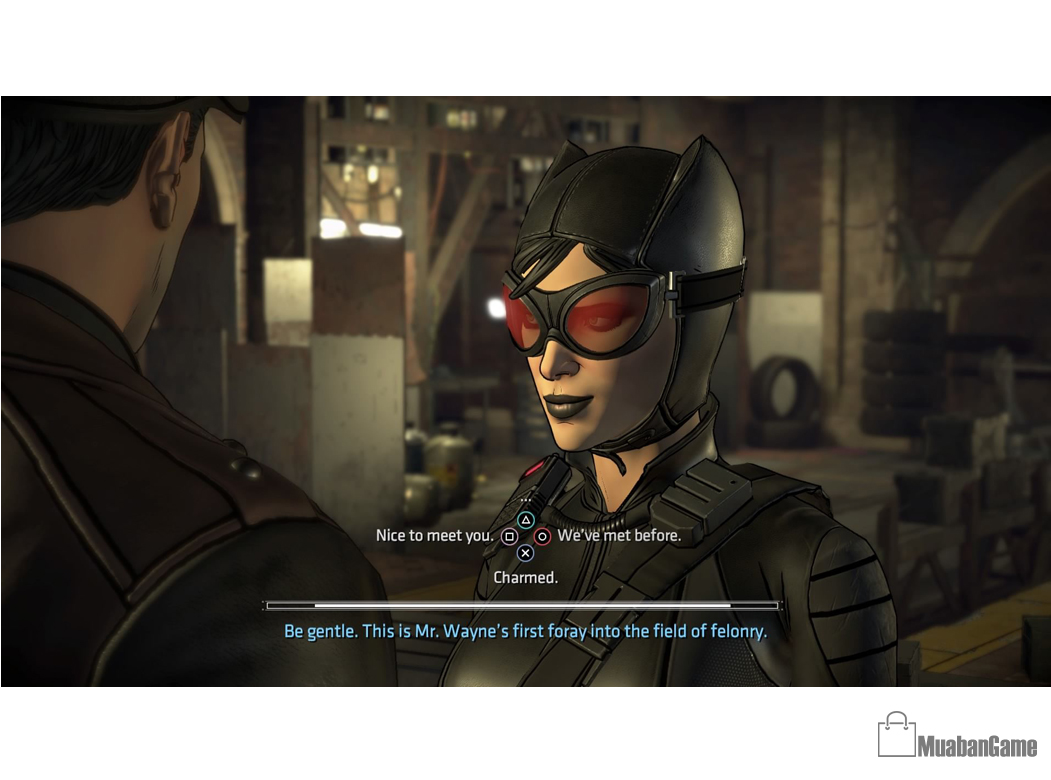1051x780 pixels.
Task: Choose the "Nice to meet you." reply
Action: pos(435,536)
